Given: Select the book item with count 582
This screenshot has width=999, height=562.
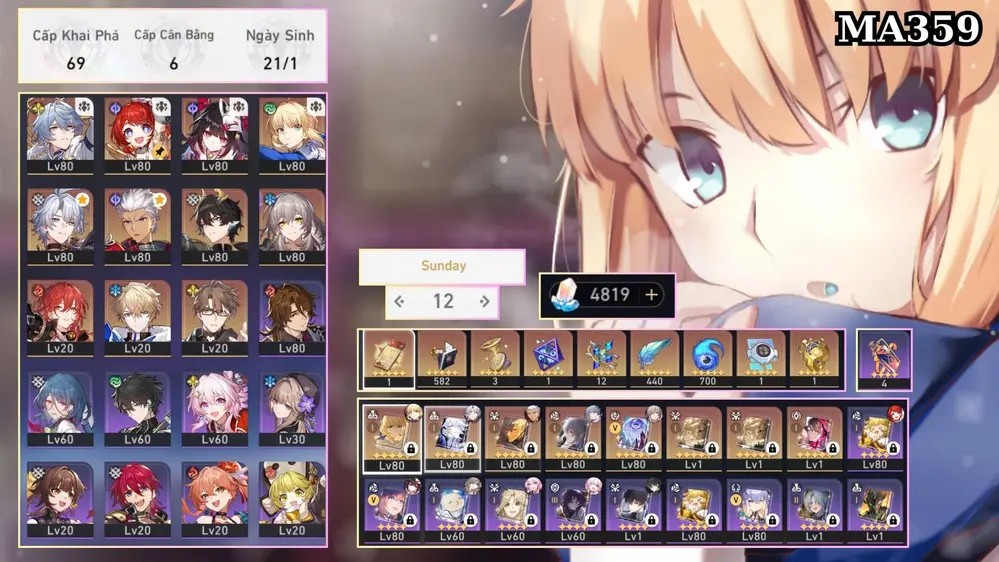Looking at the screenshot, I should pos(442,358).
